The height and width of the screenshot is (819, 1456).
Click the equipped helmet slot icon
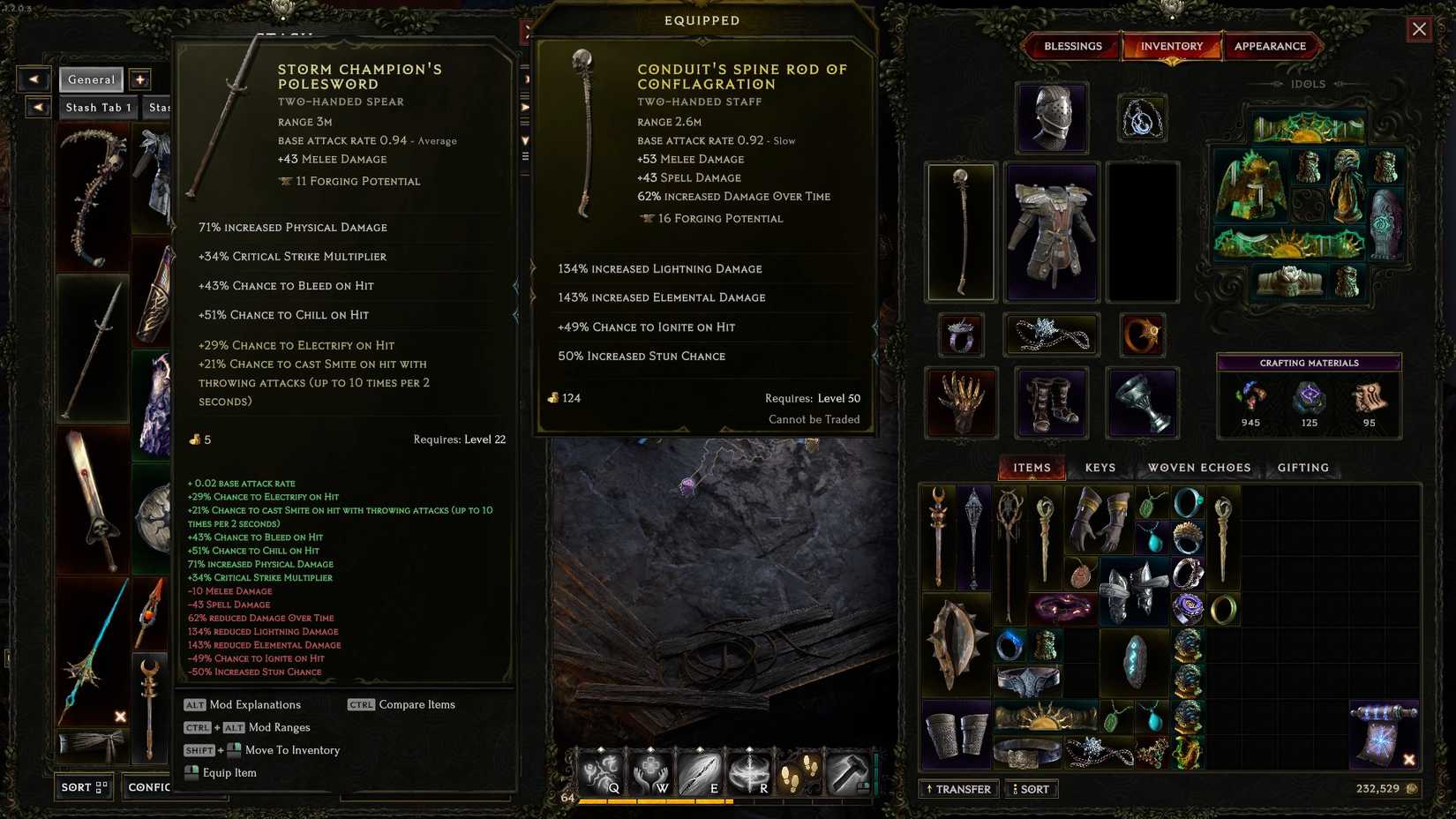pyautogui.click(x=1051, y=117)
